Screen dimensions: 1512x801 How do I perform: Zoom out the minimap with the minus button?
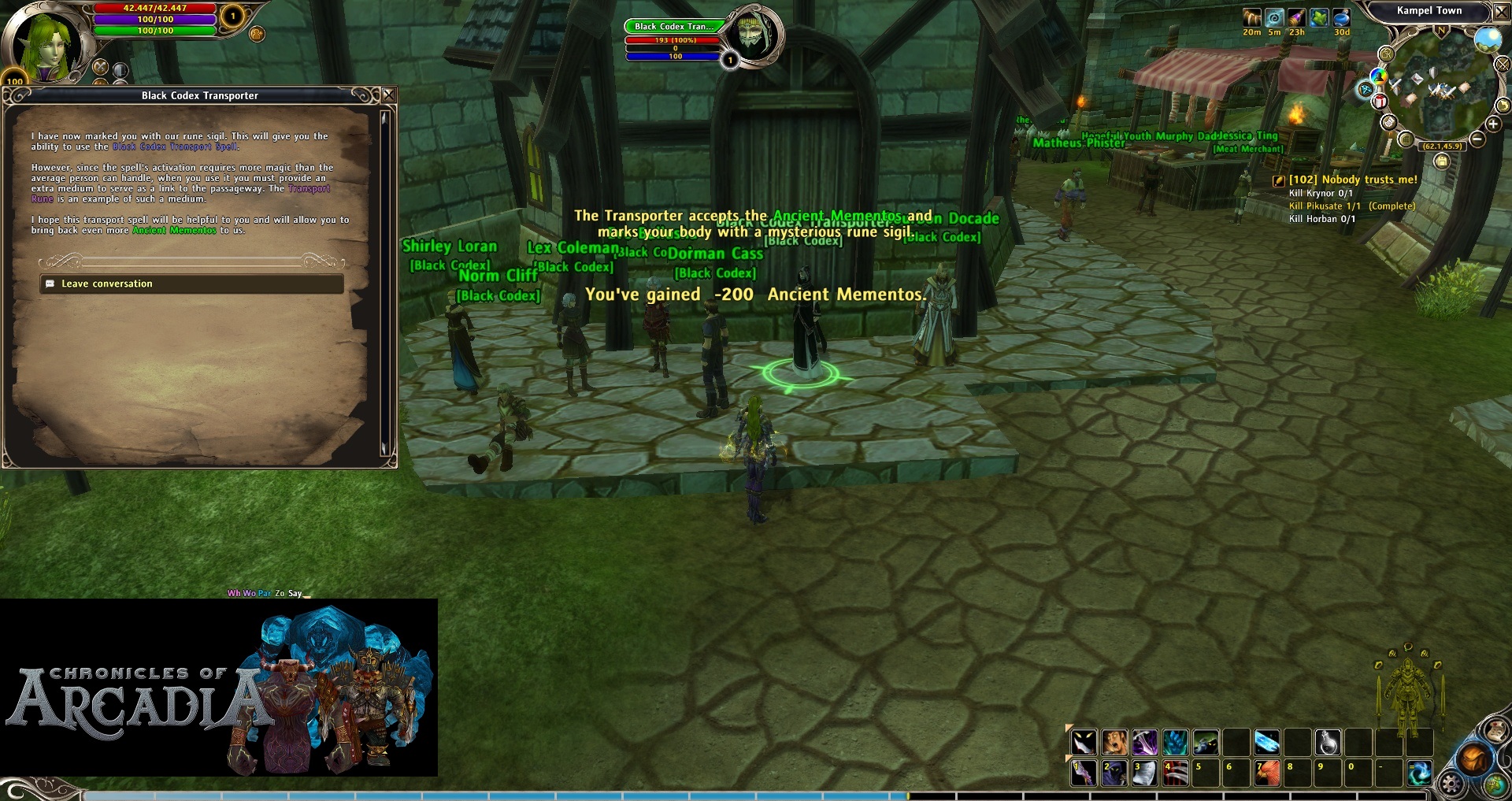[x=1477, y=139]
